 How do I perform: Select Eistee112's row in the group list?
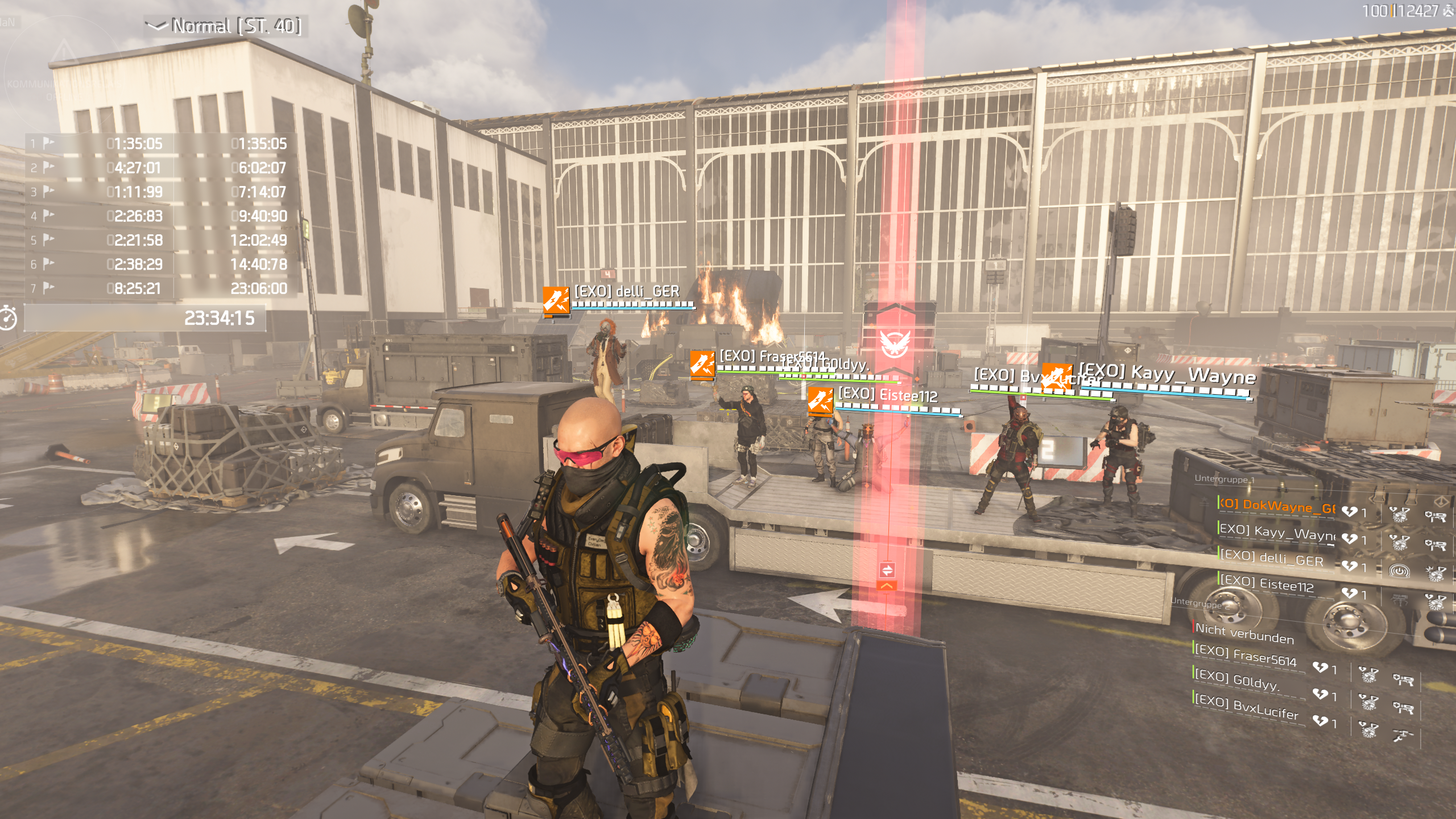coord(1267,584)
